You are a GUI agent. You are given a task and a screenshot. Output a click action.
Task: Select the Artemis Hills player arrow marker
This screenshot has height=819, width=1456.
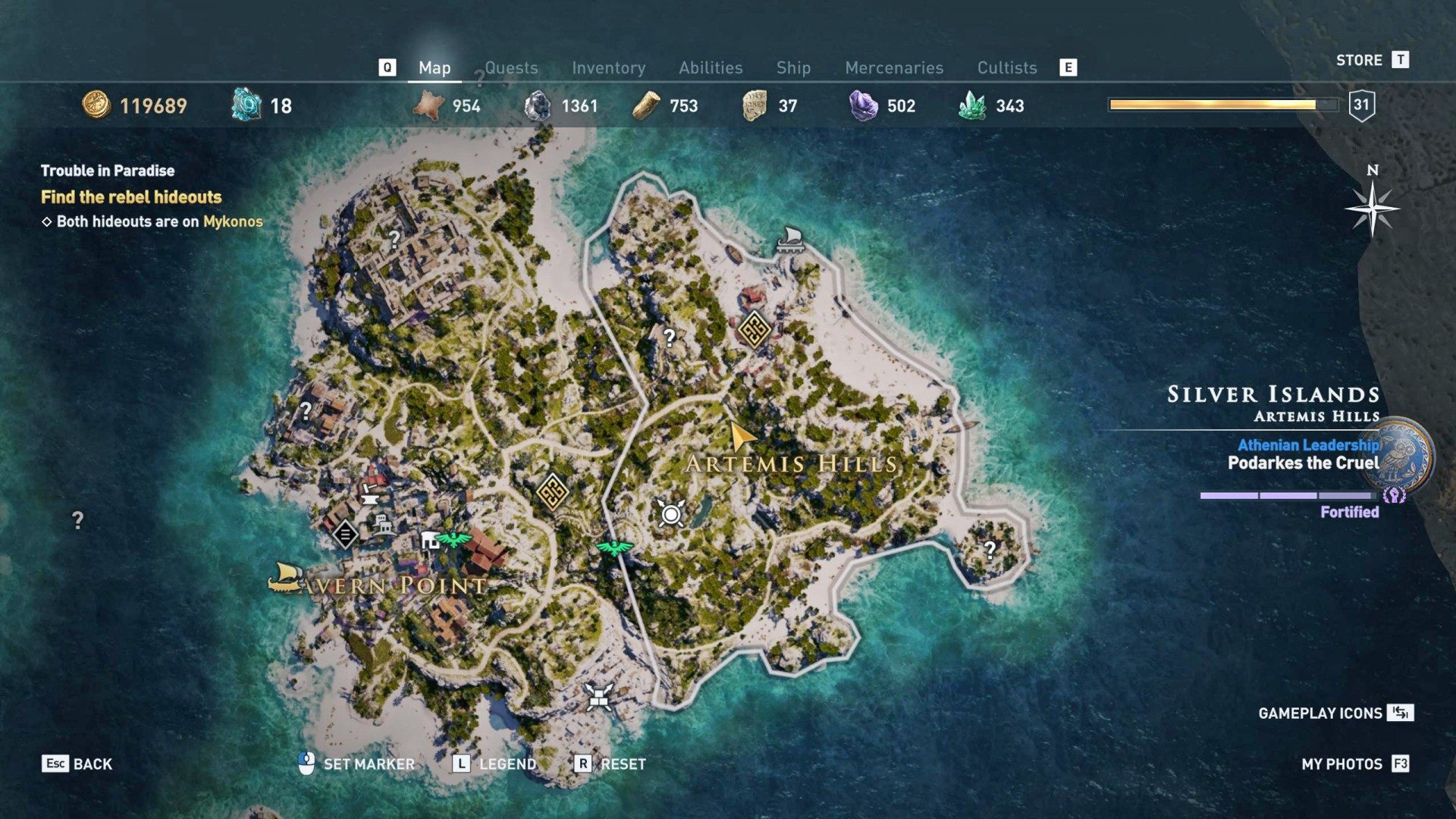tap(740, 435)
